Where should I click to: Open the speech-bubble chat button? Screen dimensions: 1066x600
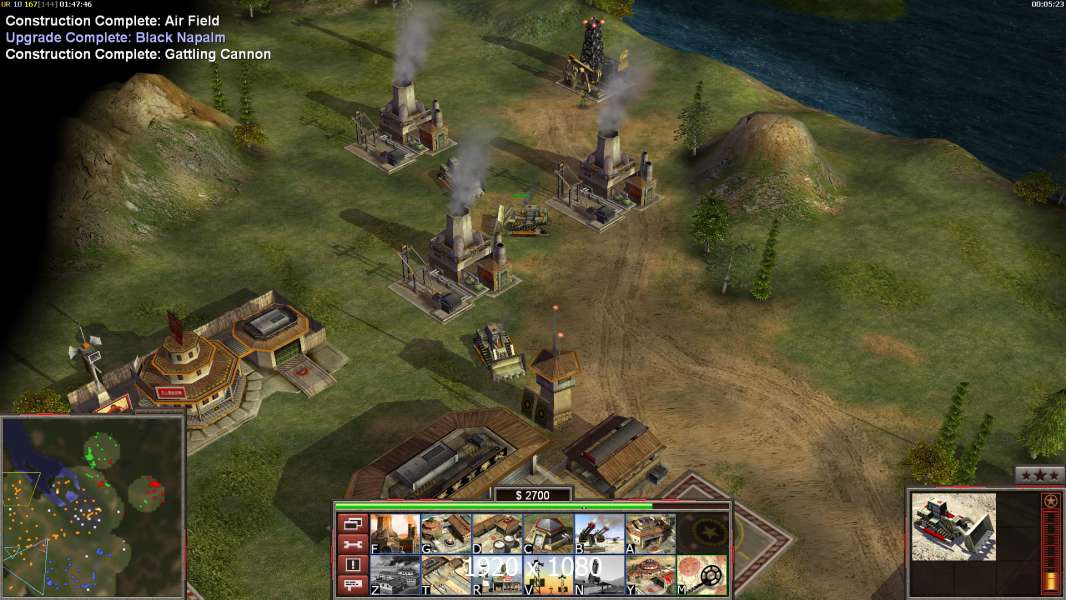coord(351,586)
